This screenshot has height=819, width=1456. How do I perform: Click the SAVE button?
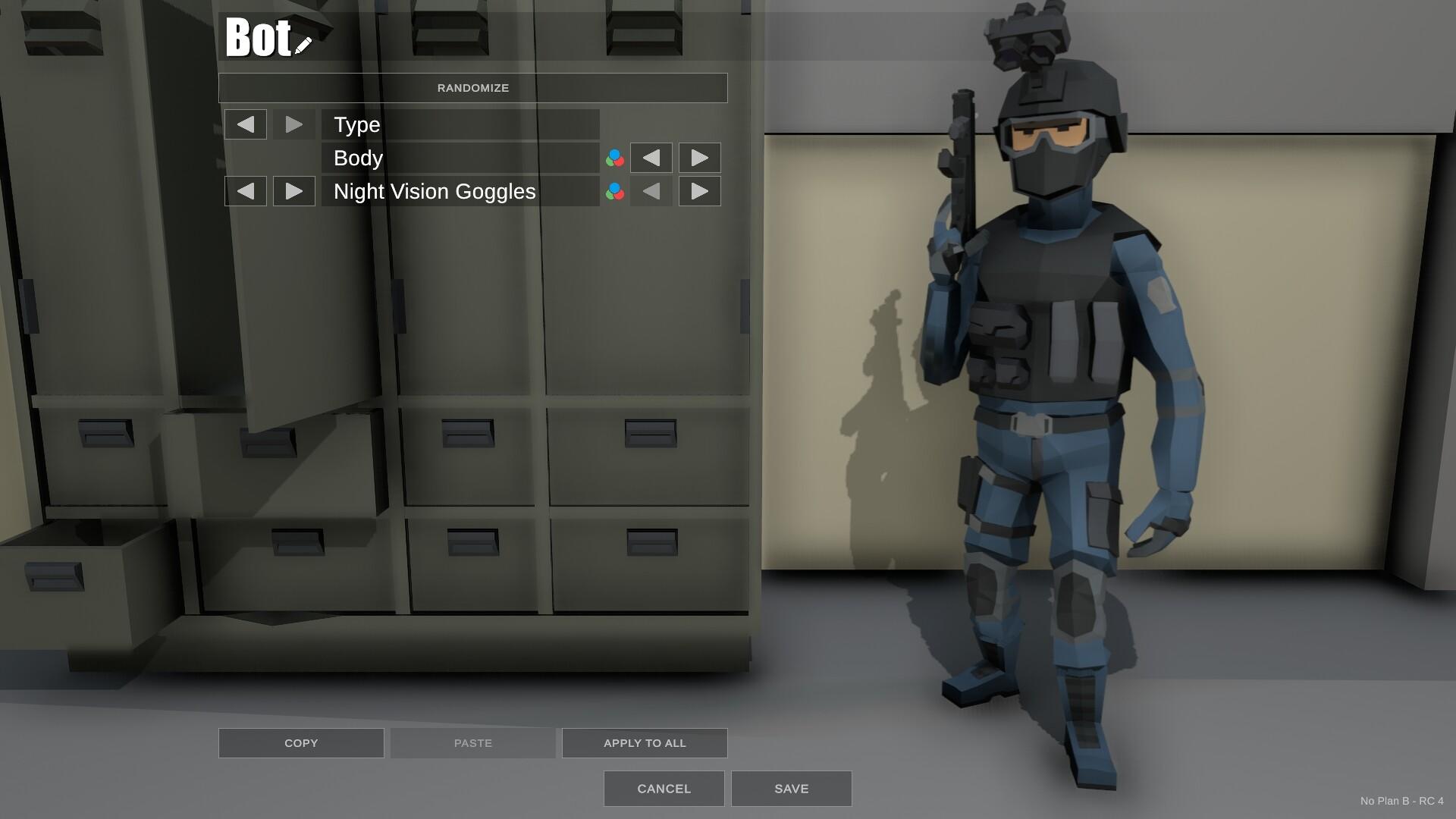(791, 788)
